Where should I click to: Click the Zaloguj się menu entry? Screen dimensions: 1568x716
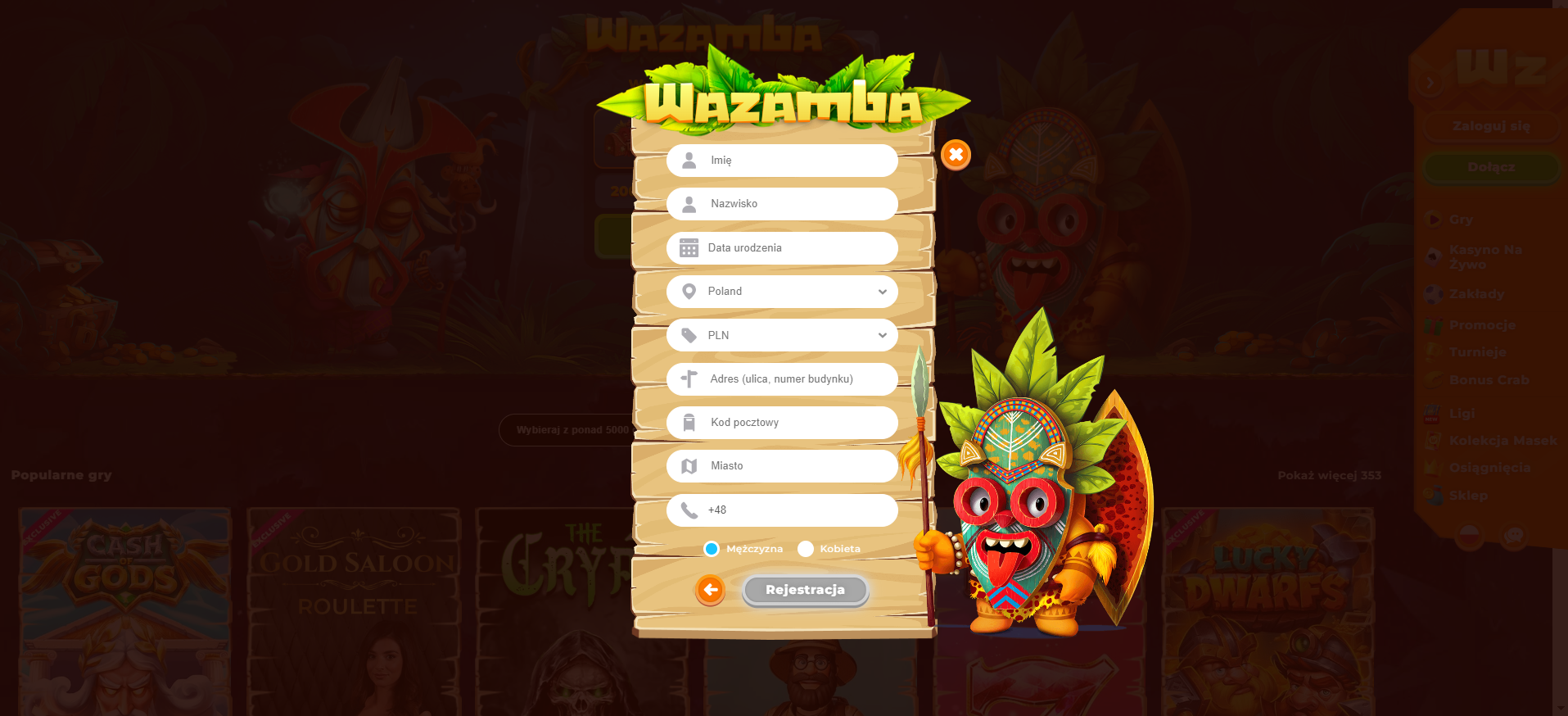click(x=1490, y=126)
